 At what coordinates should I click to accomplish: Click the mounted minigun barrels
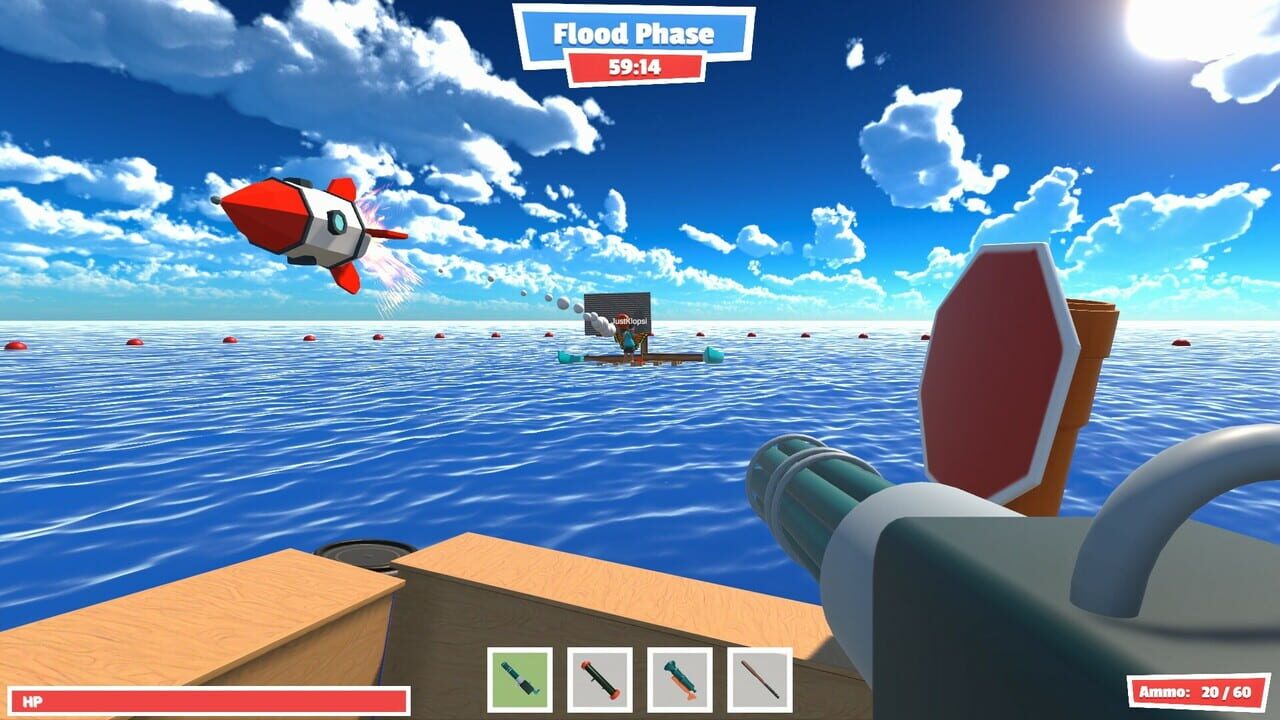point(810,480)
